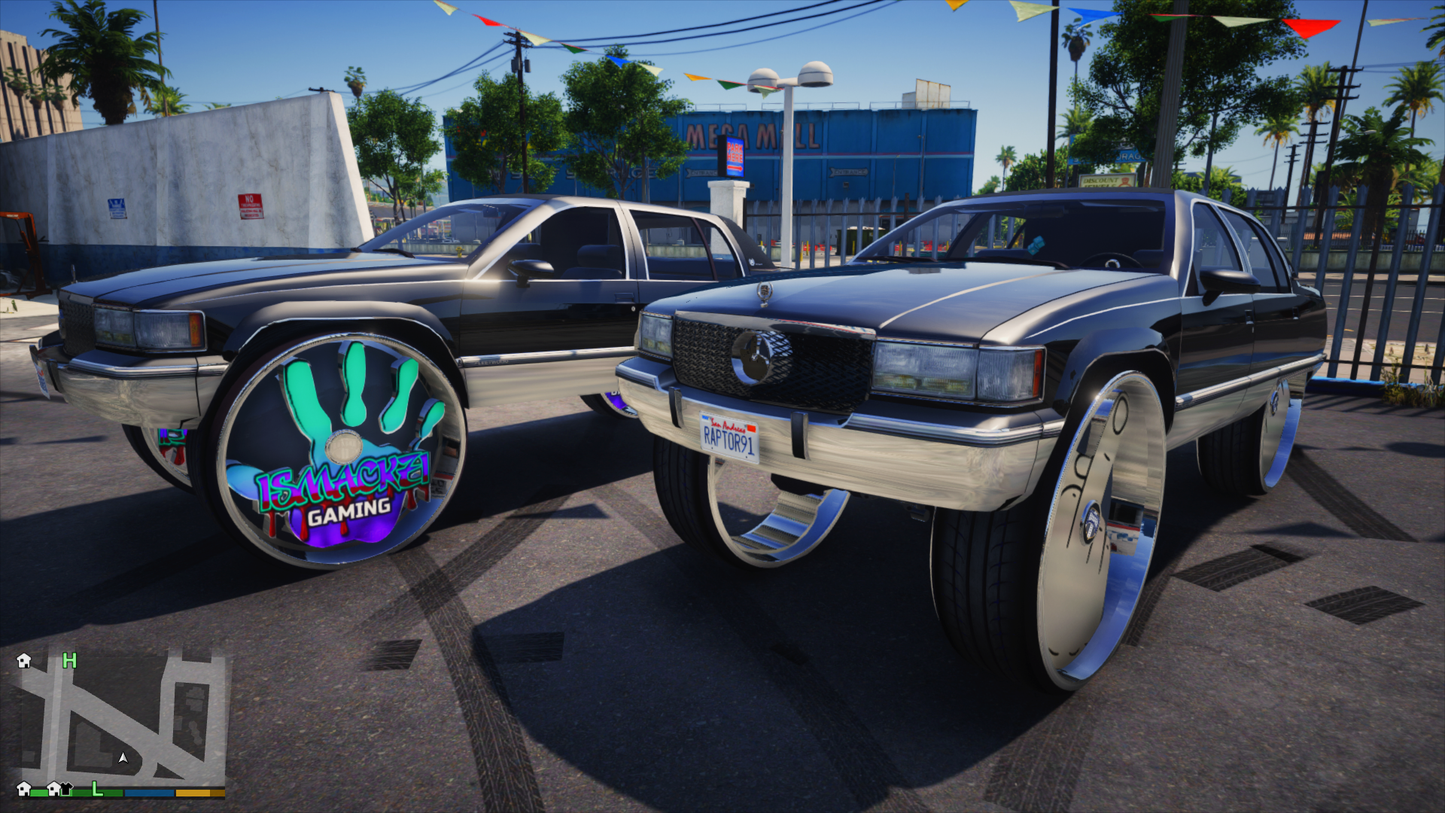Image resolution: width=1445 pixels, height=813 pixels.
Task: Select the green H marker on the minimap
Action: 69,660
